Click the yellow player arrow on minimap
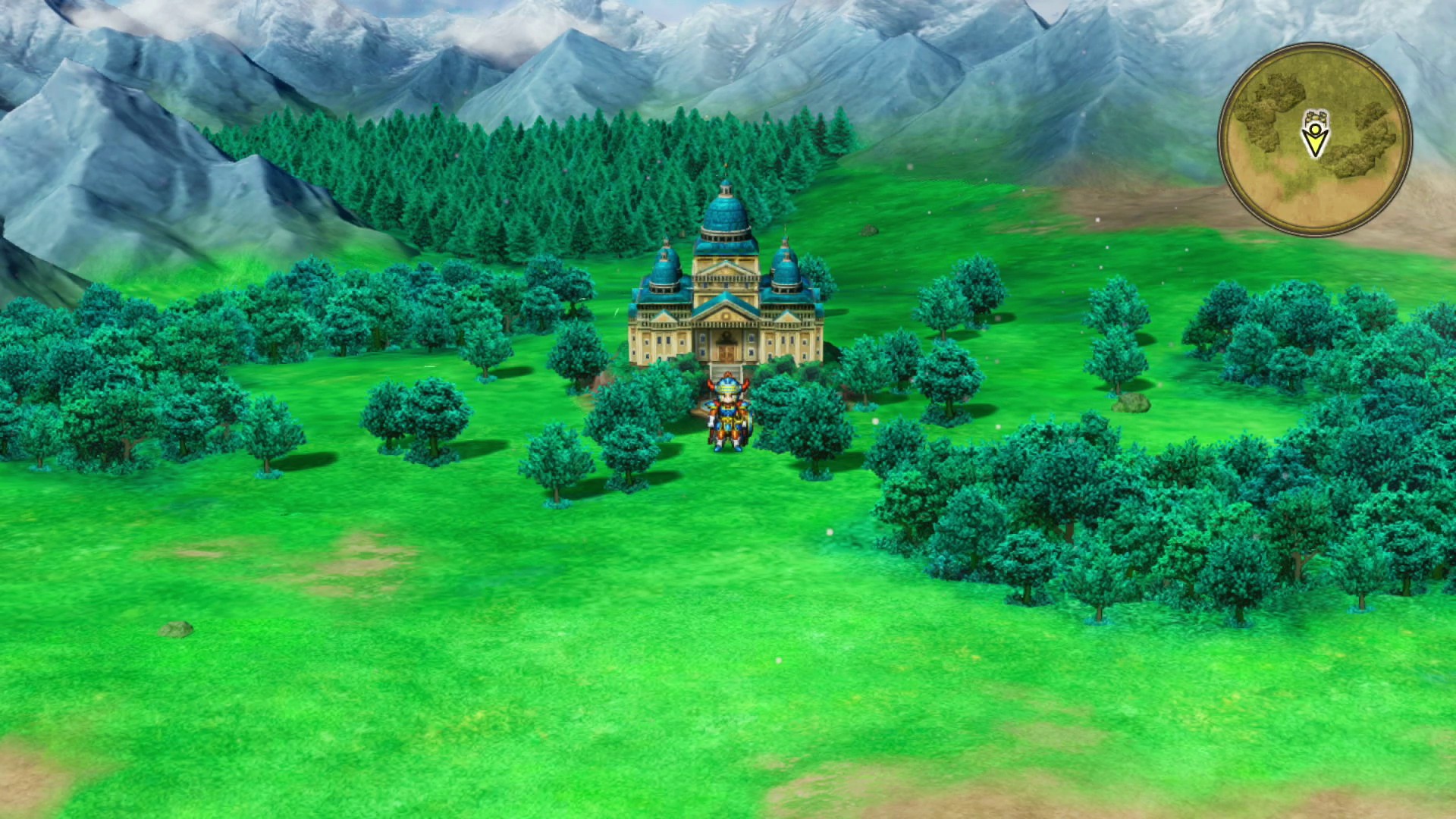 [1315, 142]
